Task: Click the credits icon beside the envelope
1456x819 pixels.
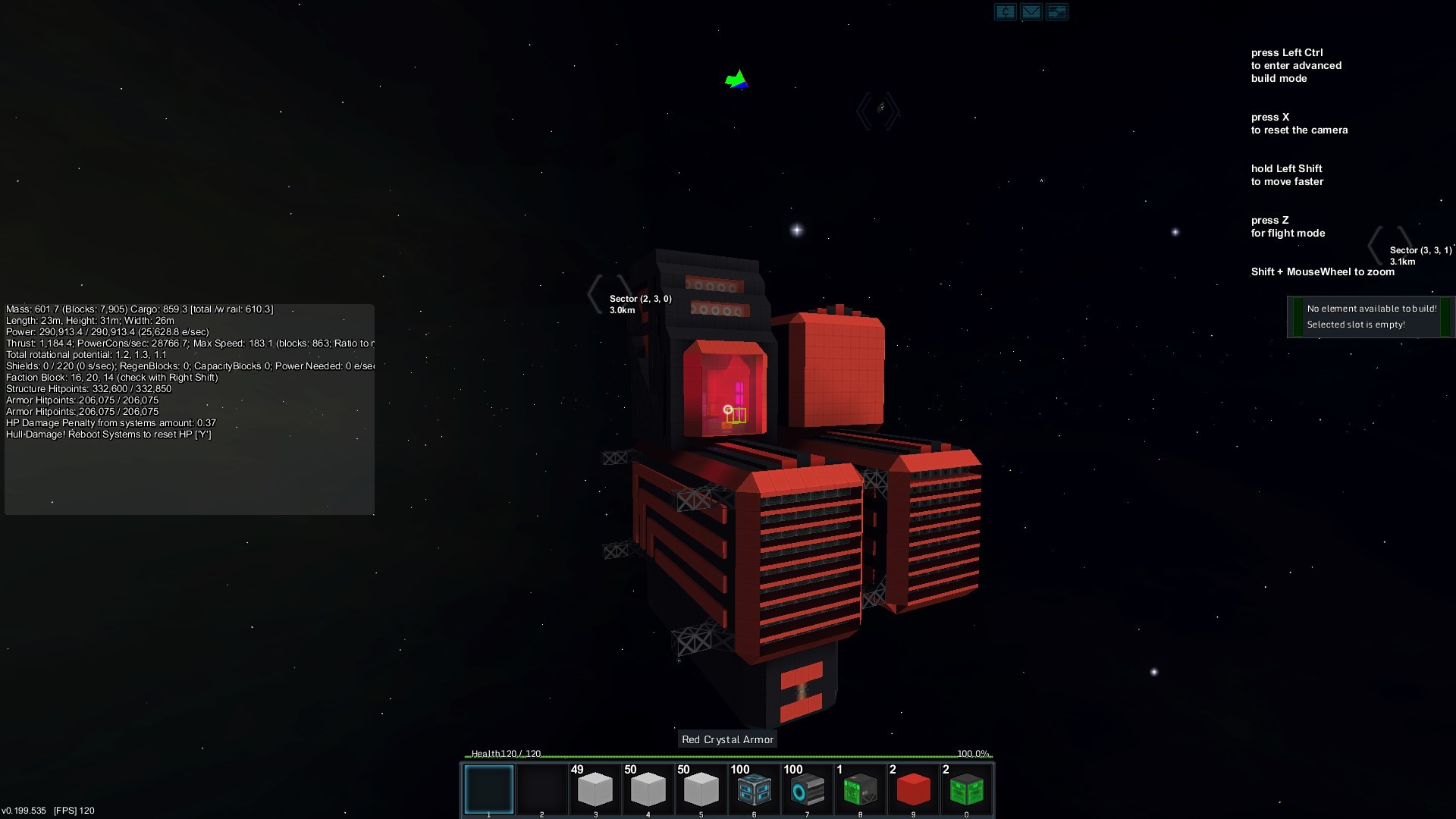Action: pyautogui.click(x=1006, y=12)
